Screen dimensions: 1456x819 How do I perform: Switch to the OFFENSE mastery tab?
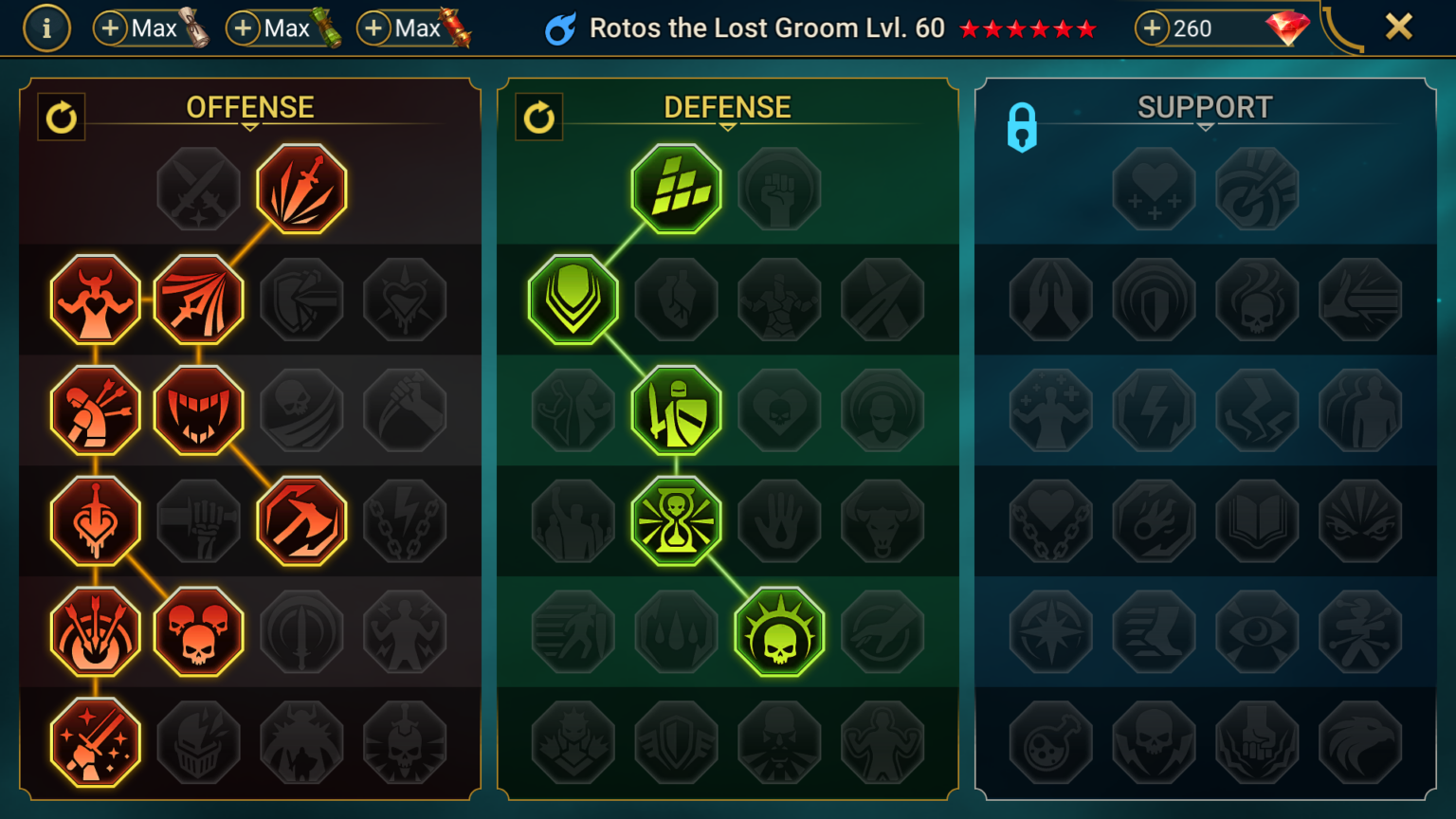(250, 107)
